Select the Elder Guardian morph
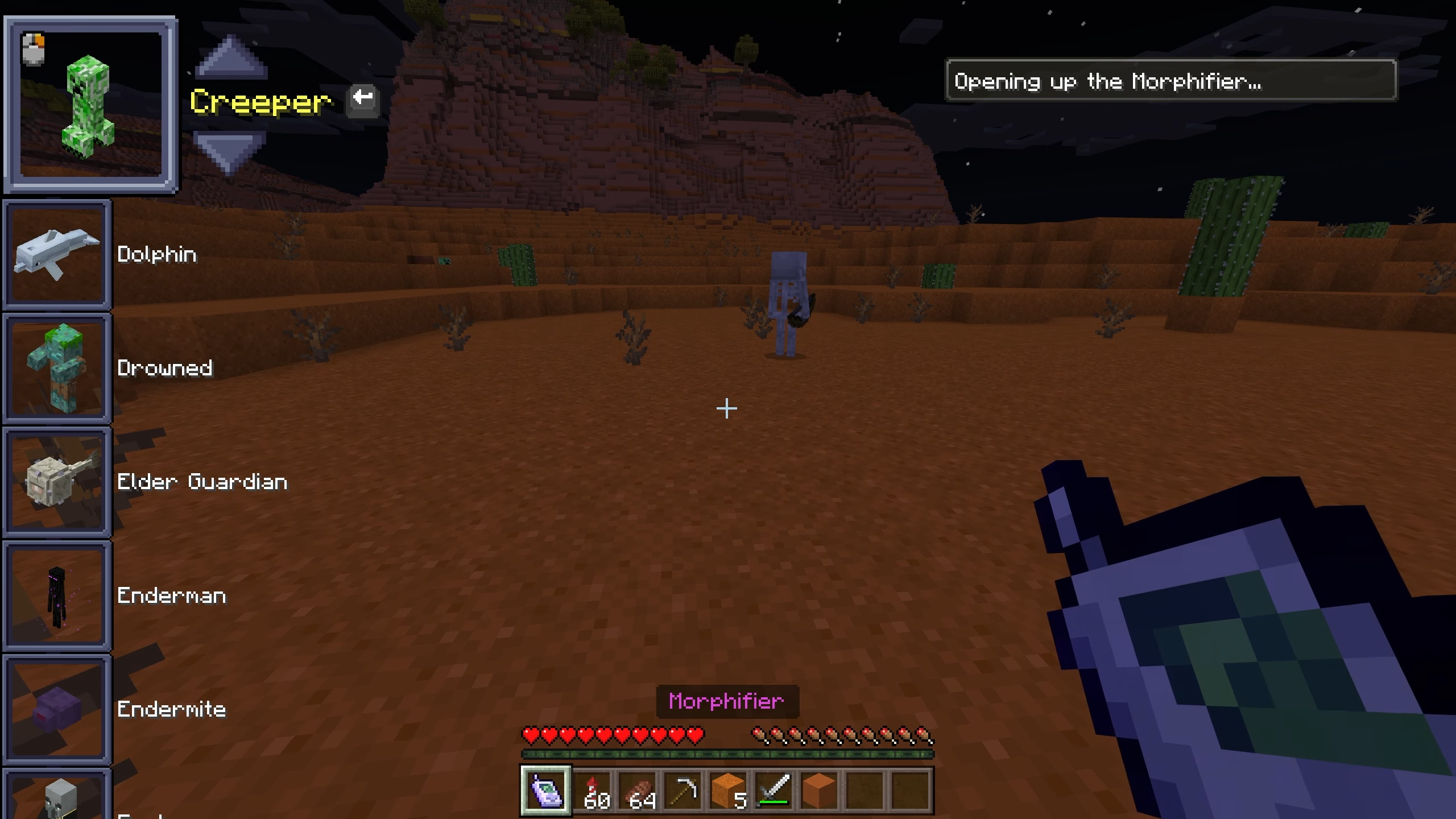This screenshot has height=819, width=1456. pos(57,482)
